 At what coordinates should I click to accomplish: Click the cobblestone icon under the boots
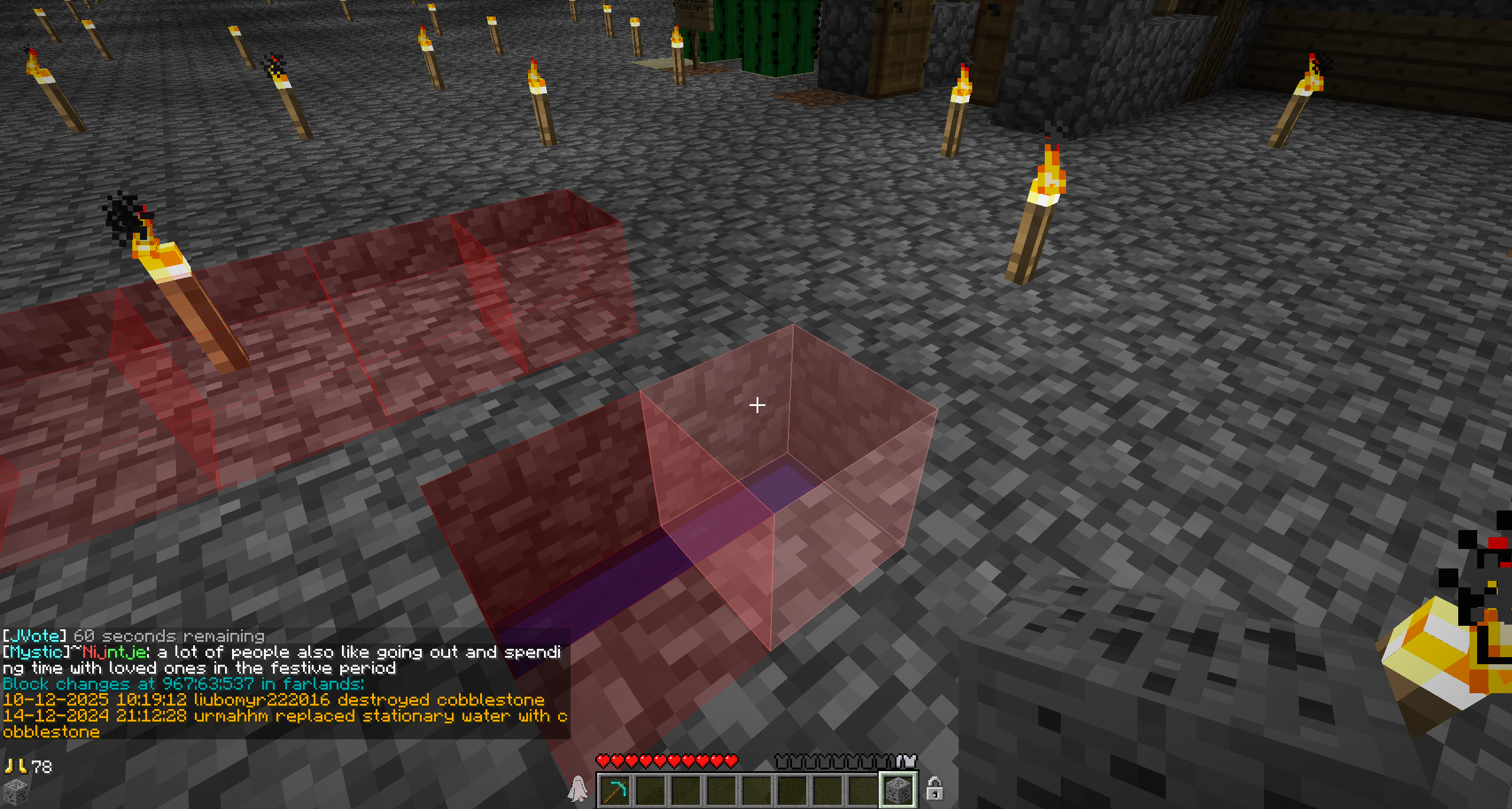click(16, 791)
